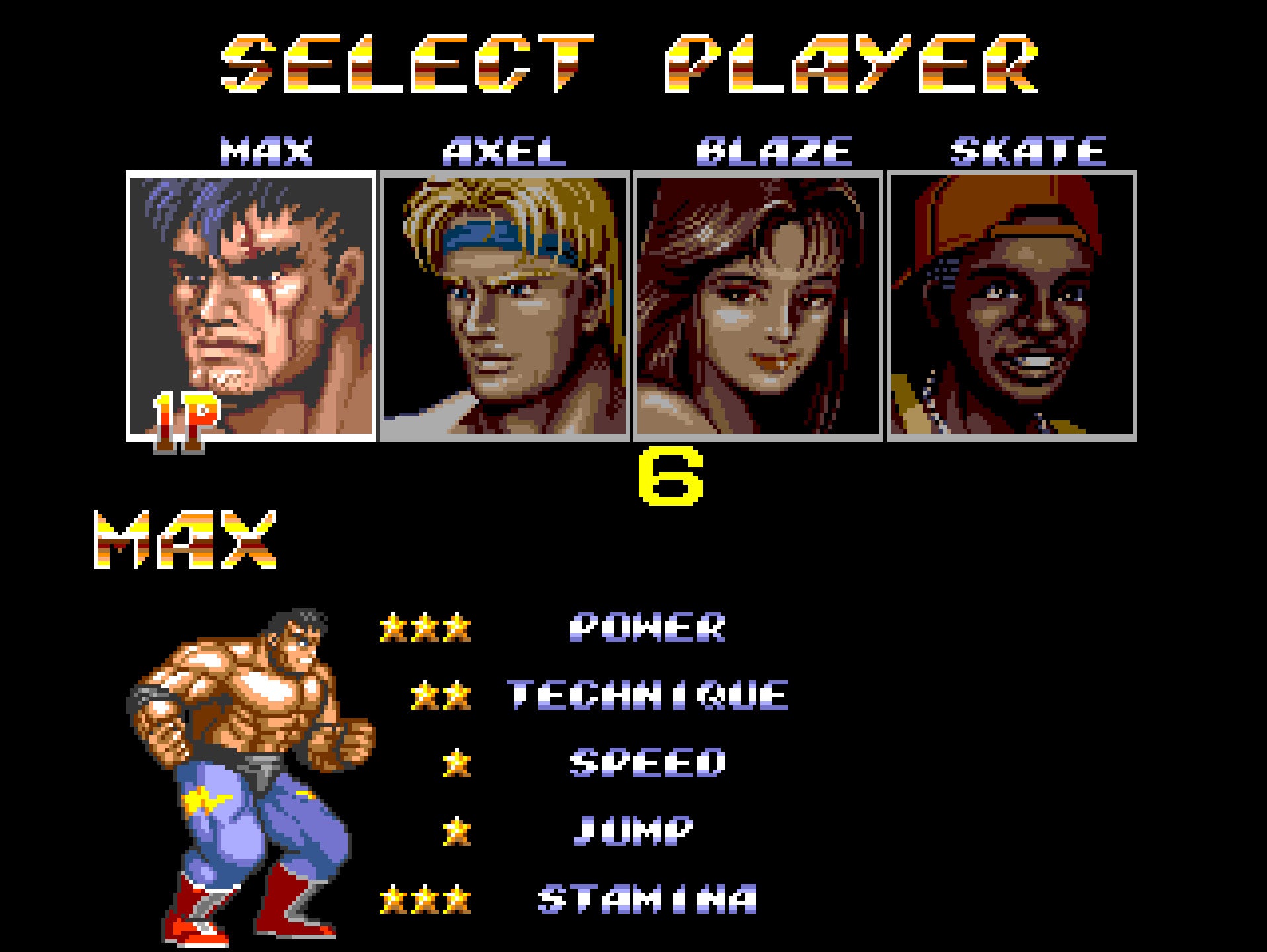The image size is (1267, 952).
Task: Choose Axel's portrait with blue headband
Action: click(505, 305)
